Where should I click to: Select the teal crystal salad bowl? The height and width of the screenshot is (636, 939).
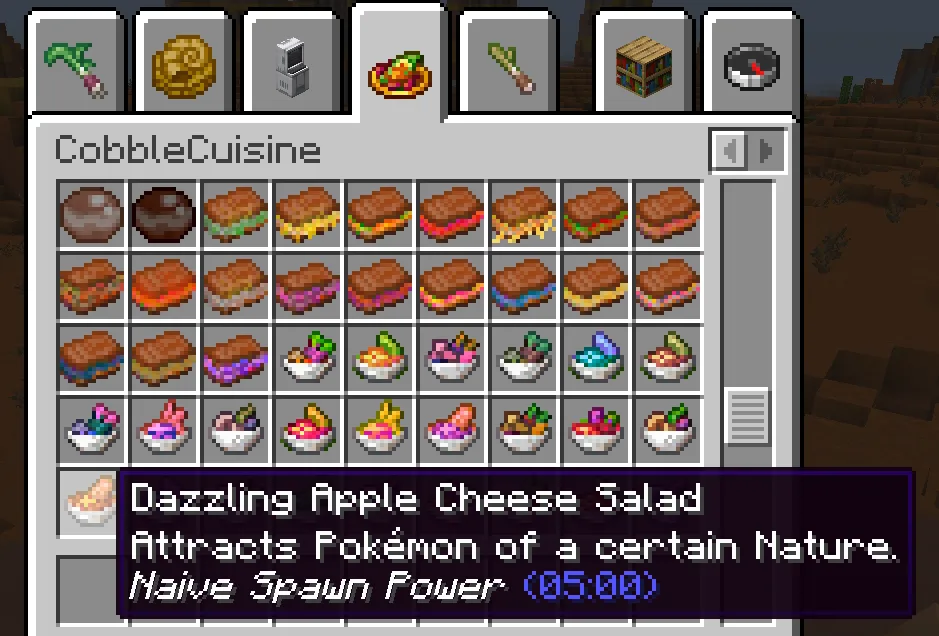click(x=596, y=357)
